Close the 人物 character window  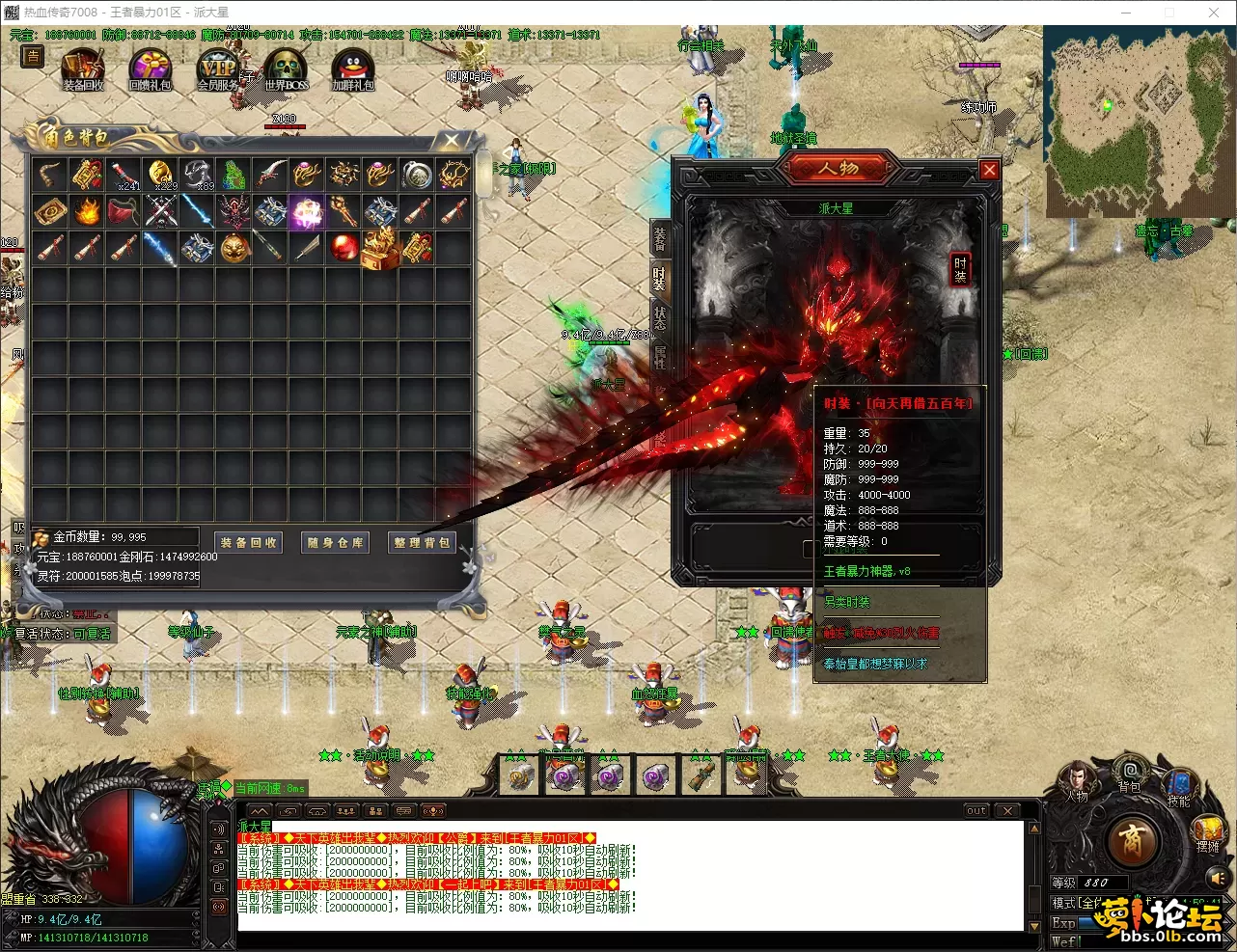click(989, 171)
